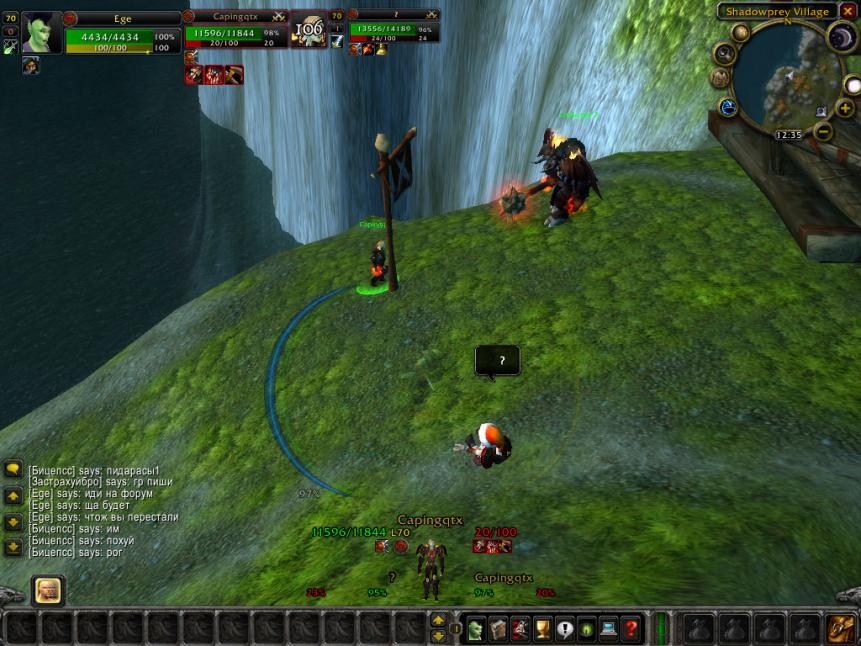Open the character info micro button

point(476,629)
